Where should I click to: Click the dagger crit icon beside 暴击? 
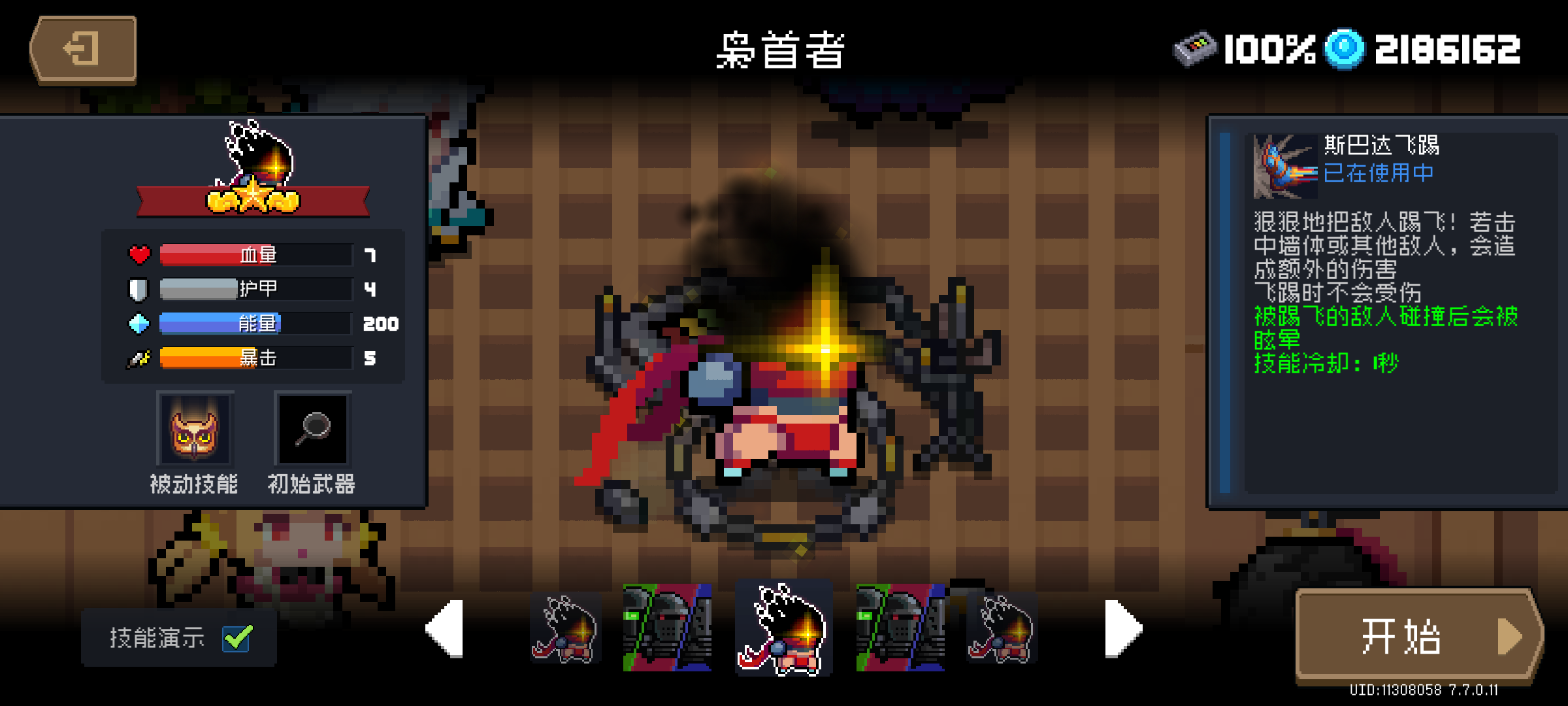[137, 358]
